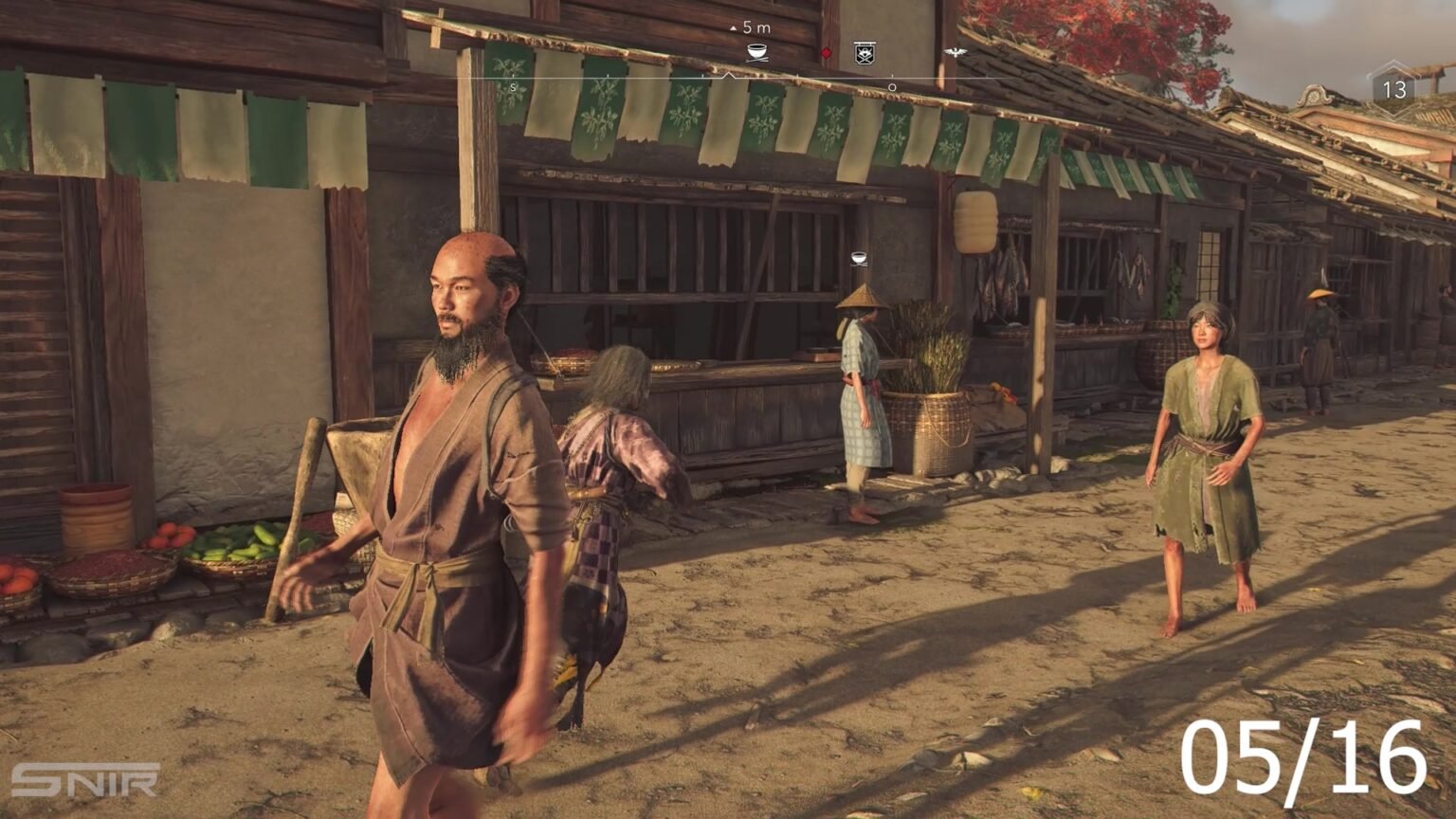Click the 5 m distance label
This screenshot has height=819, width=1456.
pyautogui.click(x=755, y=27)
